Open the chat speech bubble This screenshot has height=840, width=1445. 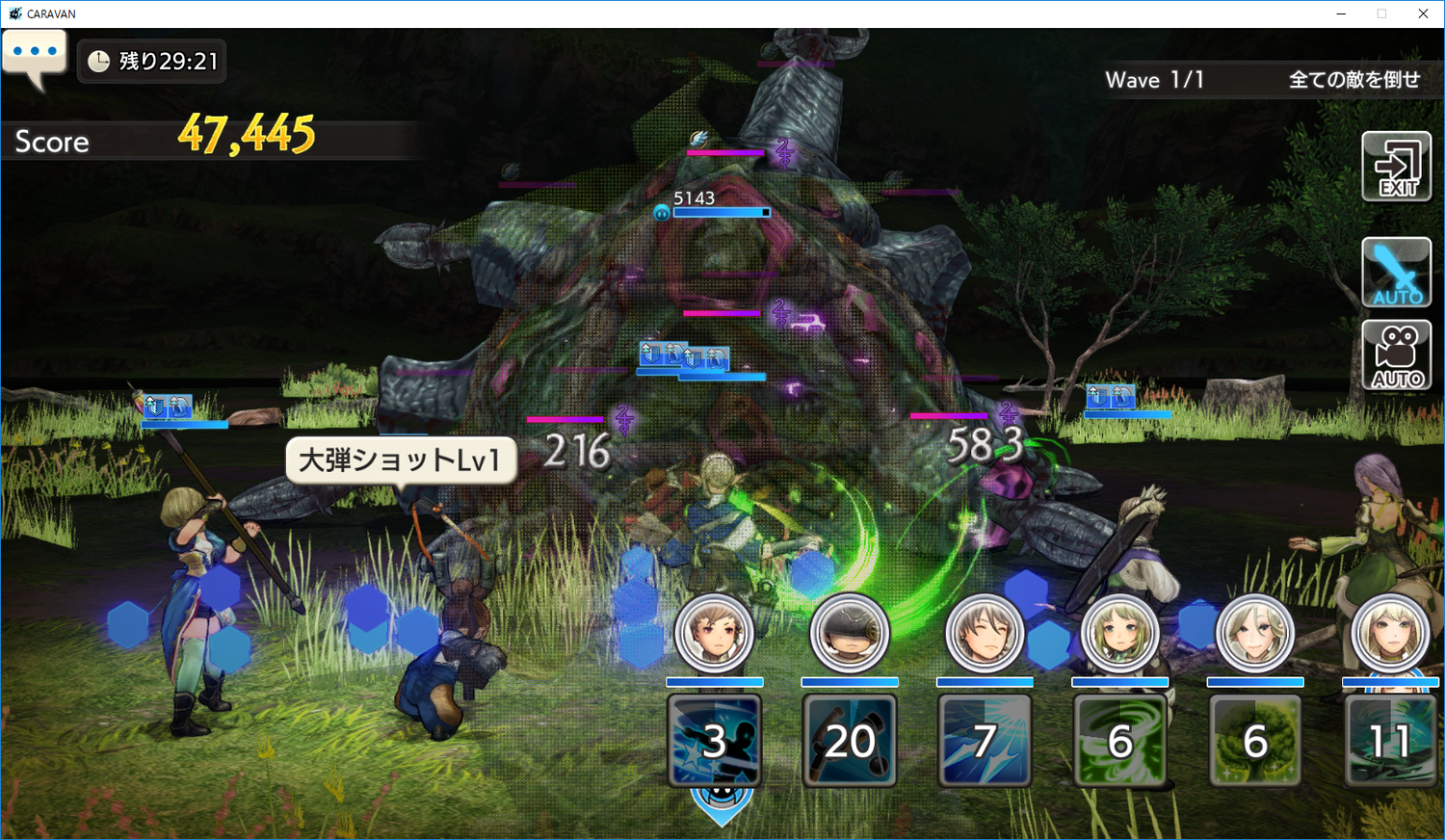35,56
